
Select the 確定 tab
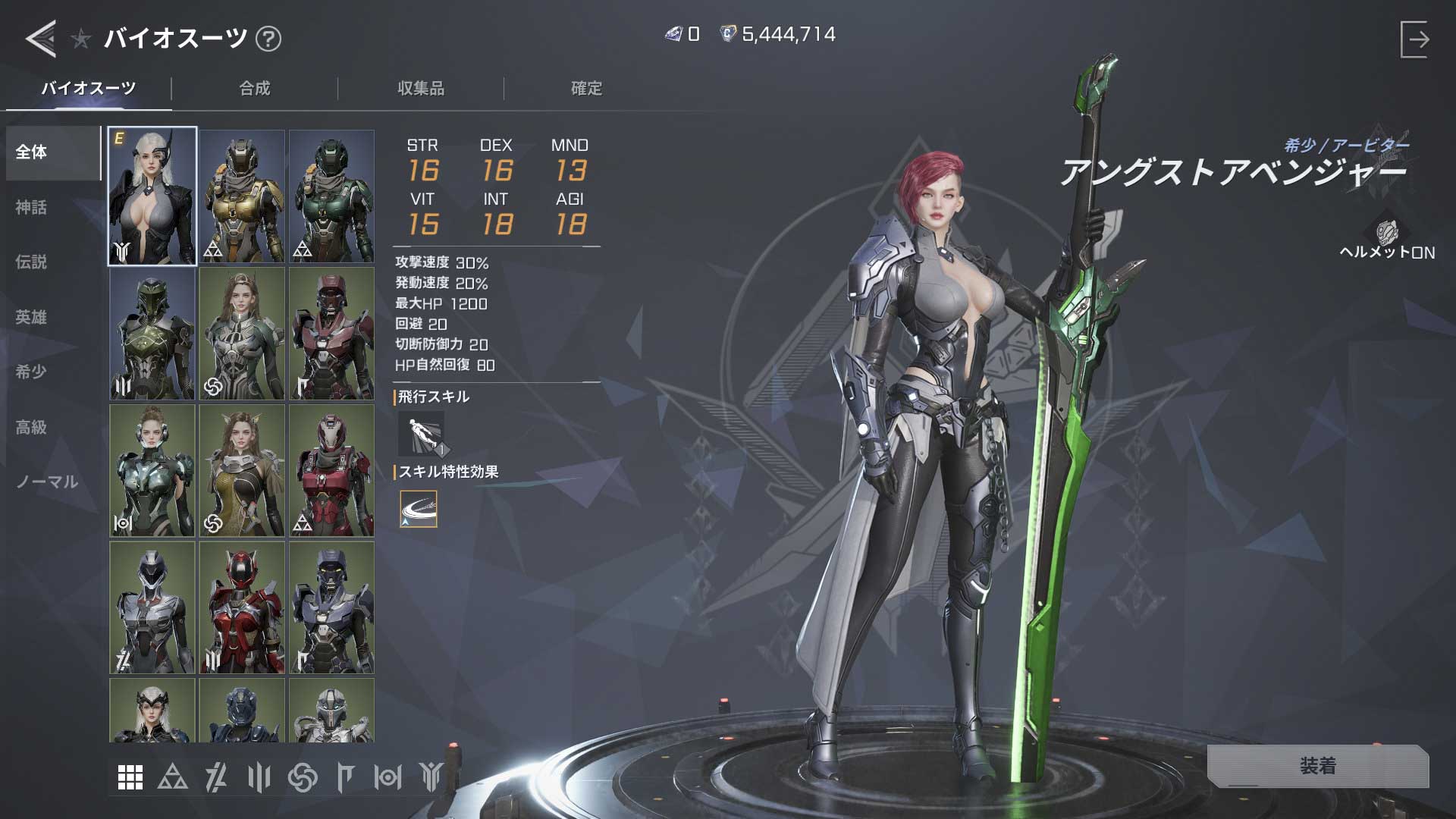click(x=586, y=89)
